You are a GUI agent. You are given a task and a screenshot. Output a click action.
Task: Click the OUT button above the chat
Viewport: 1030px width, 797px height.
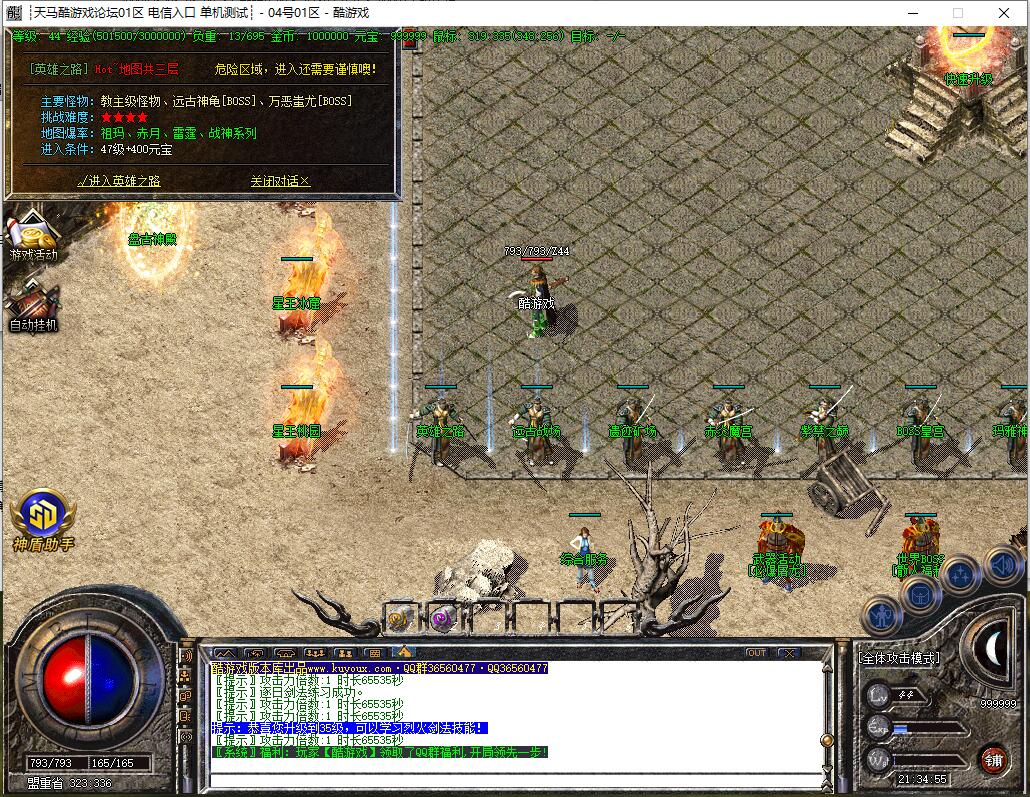pyautogui.click(x=757, y=653)
